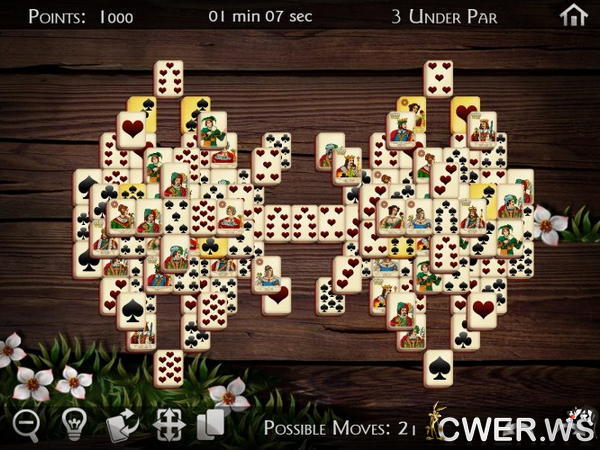600x450 pixels.
Task: Pick the ace of spades below the right stack
Action: pos(438,367)
